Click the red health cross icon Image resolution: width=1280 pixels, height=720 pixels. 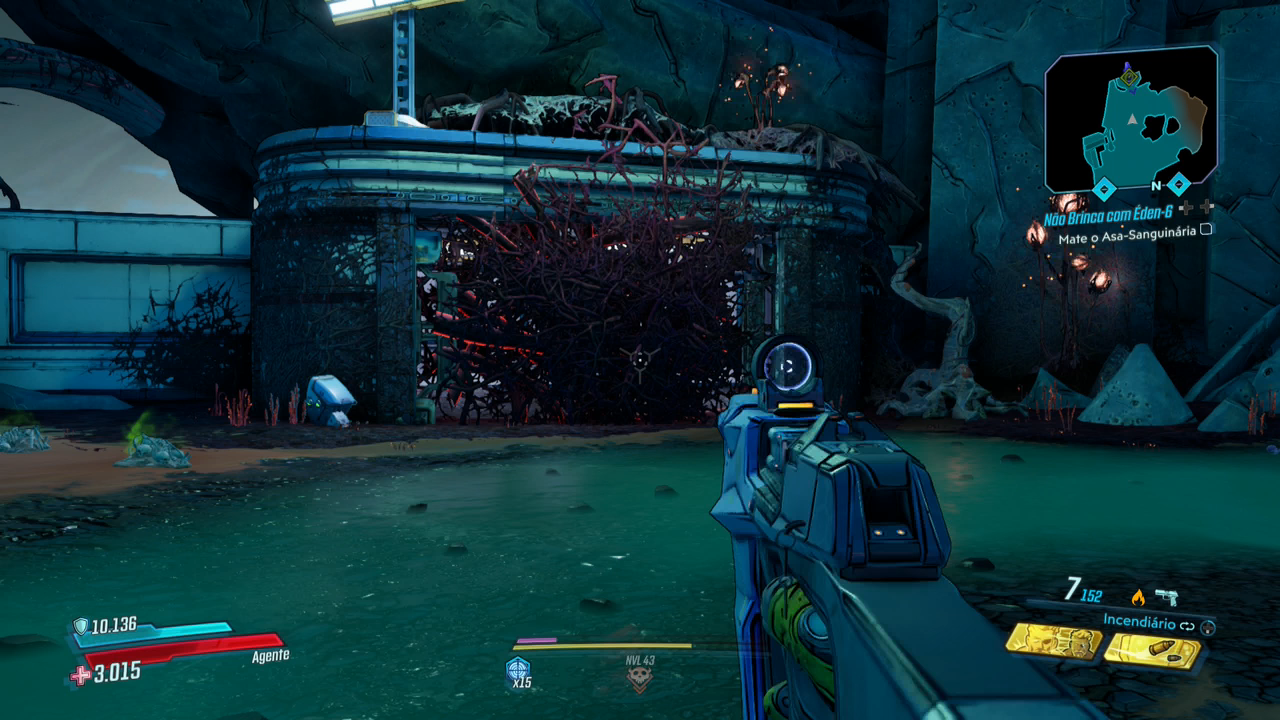(80, 676)
